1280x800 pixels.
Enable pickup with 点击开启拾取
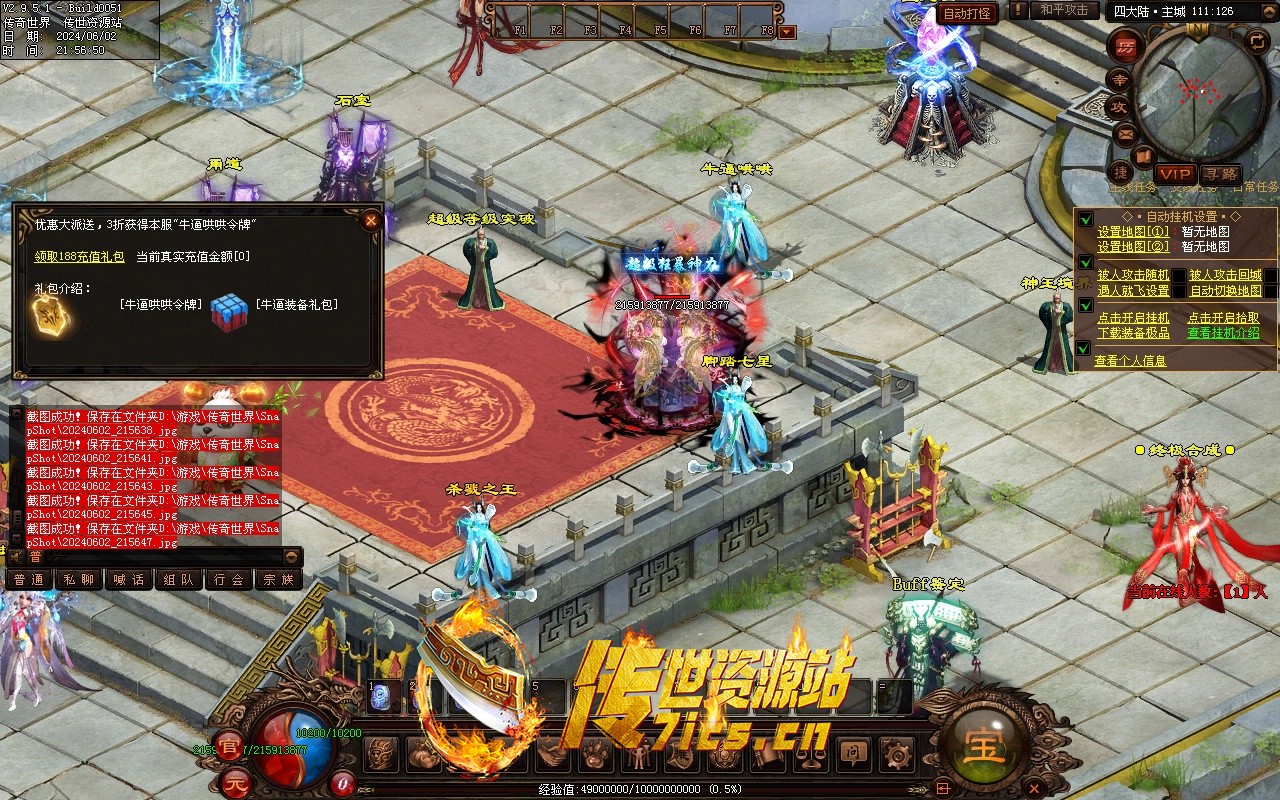point(1223,318)
